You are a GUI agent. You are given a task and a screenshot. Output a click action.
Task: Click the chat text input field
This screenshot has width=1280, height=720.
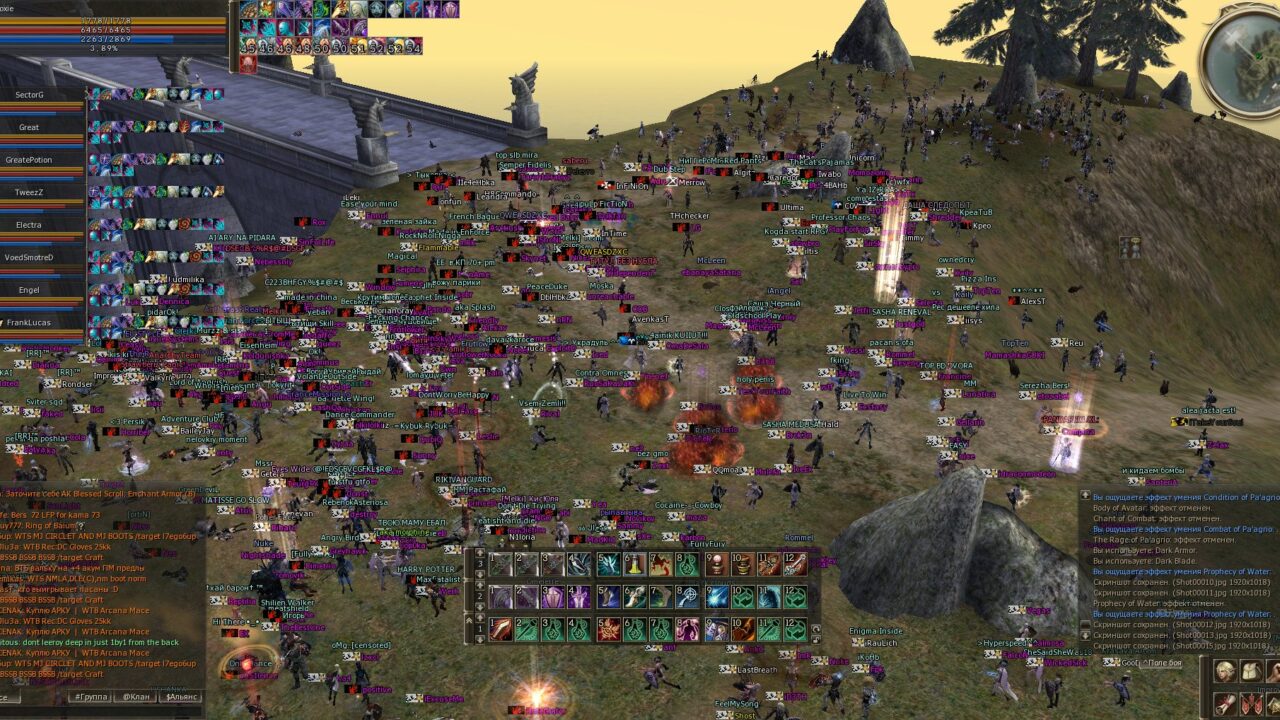coord(30,696)
